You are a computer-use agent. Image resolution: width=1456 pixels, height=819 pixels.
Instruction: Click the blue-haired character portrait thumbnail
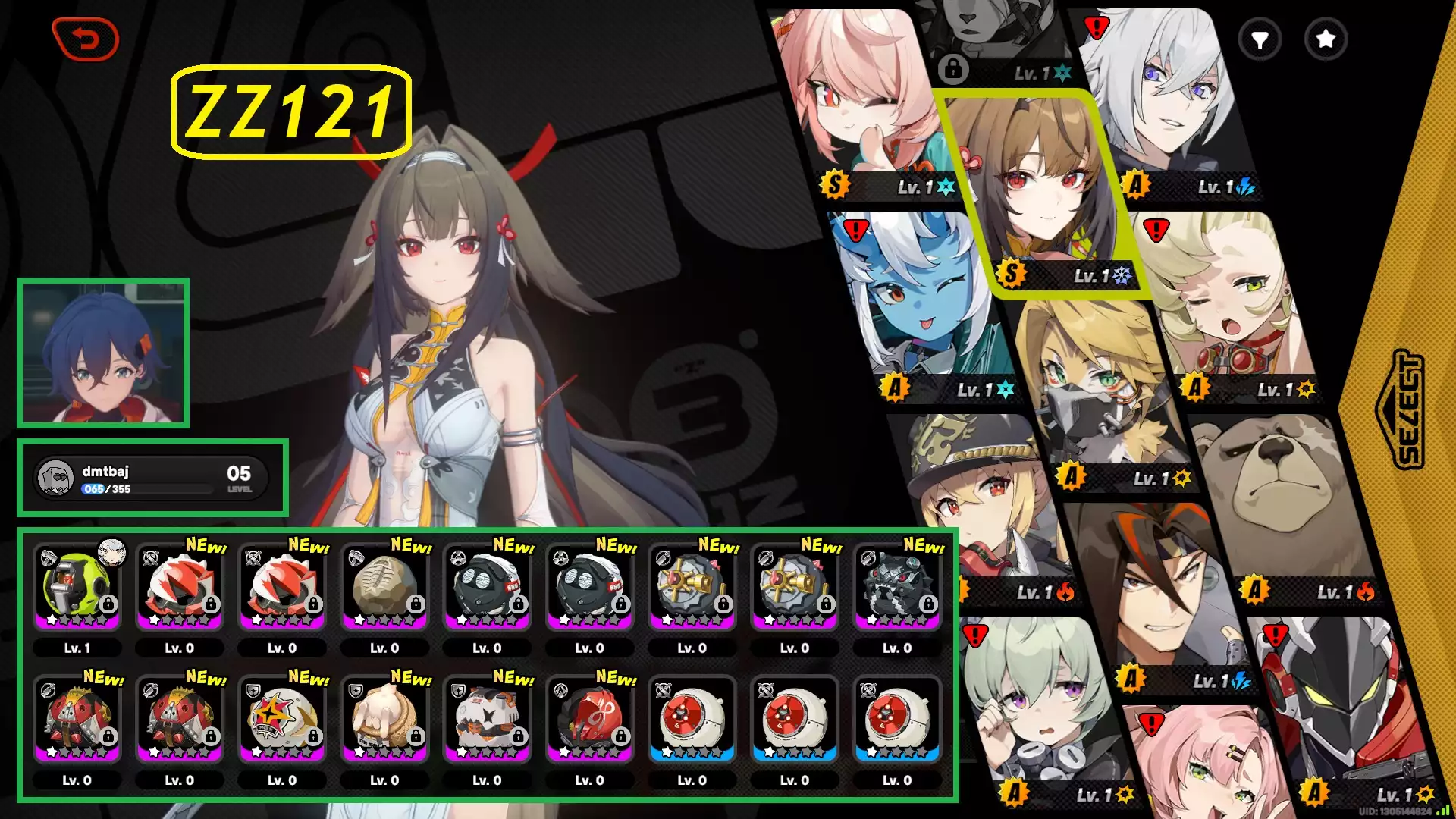[x=103, y=353]
